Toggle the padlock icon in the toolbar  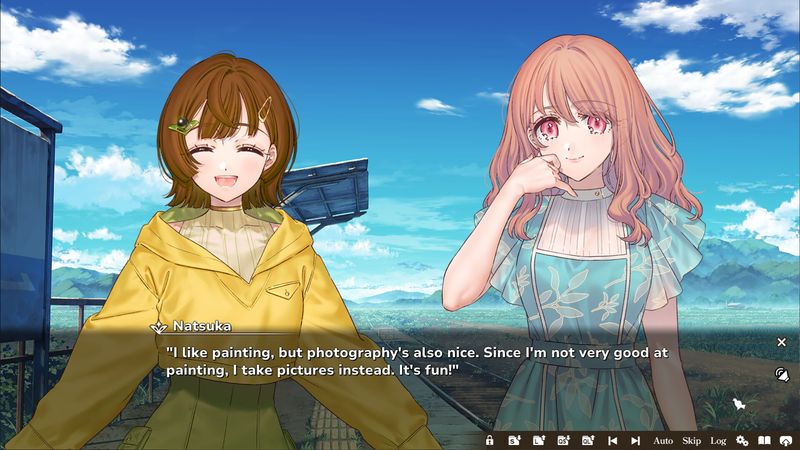(489, 440)
